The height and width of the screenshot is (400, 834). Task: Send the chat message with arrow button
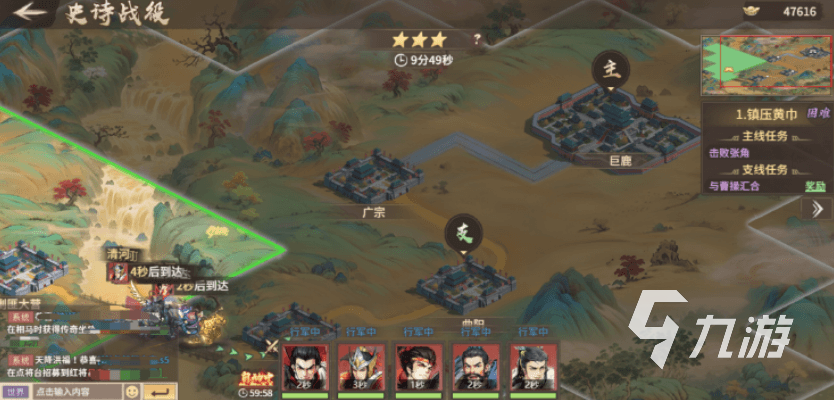(x=157, y=391)
